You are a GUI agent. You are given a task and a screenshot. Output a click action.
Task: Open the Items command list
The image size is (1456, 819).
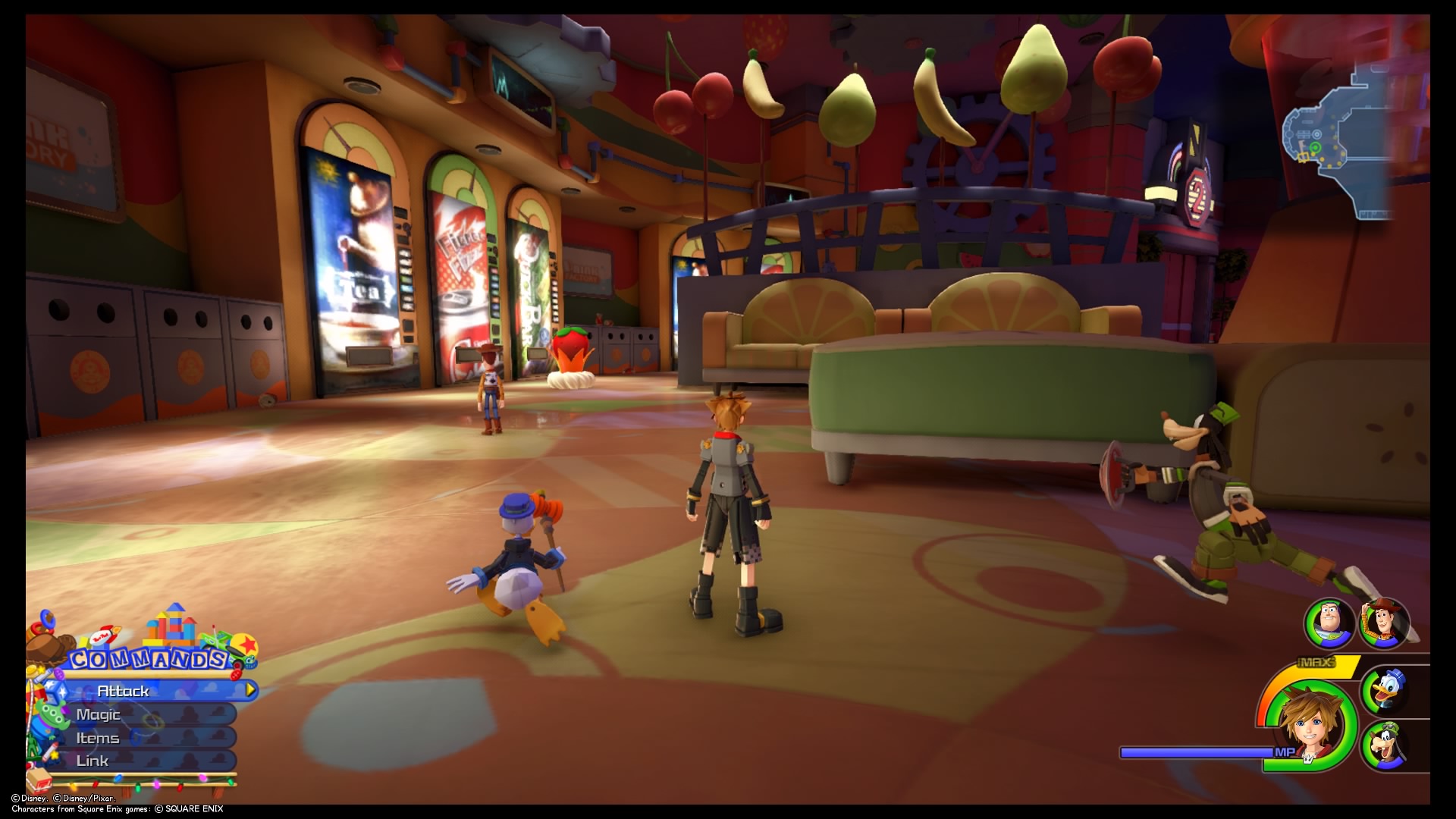click(x=97, y=737)
